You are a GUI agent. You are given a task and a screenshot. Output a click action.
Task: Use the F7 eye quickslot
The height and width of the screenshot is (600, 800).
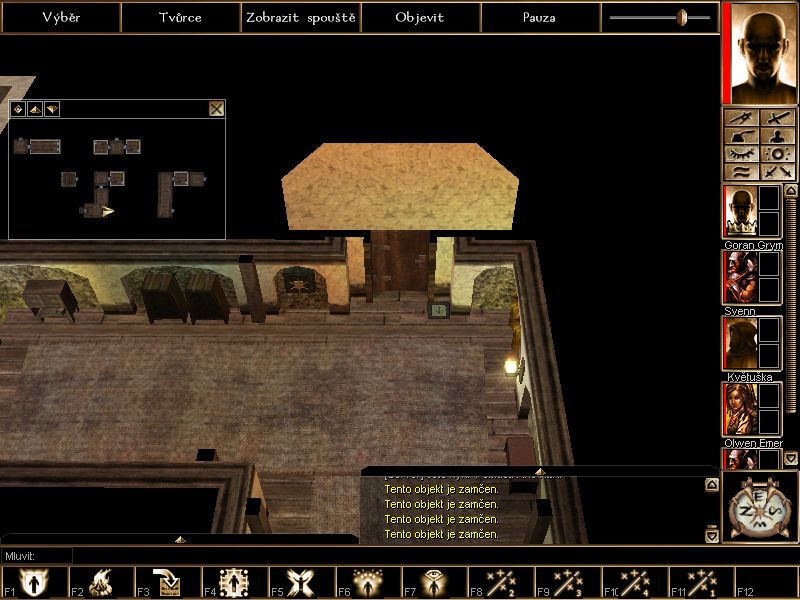(434, 582)
